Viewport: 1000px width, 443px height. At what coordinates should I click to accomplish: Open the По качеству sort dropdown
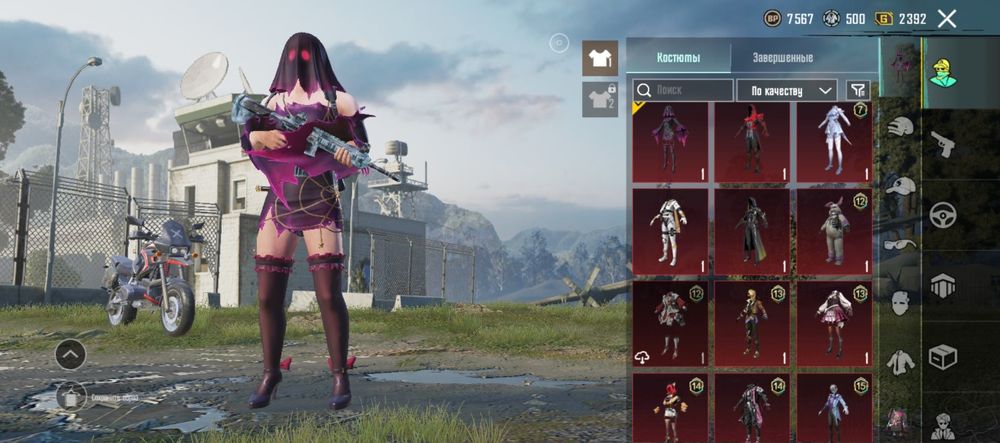coord(787,90)
